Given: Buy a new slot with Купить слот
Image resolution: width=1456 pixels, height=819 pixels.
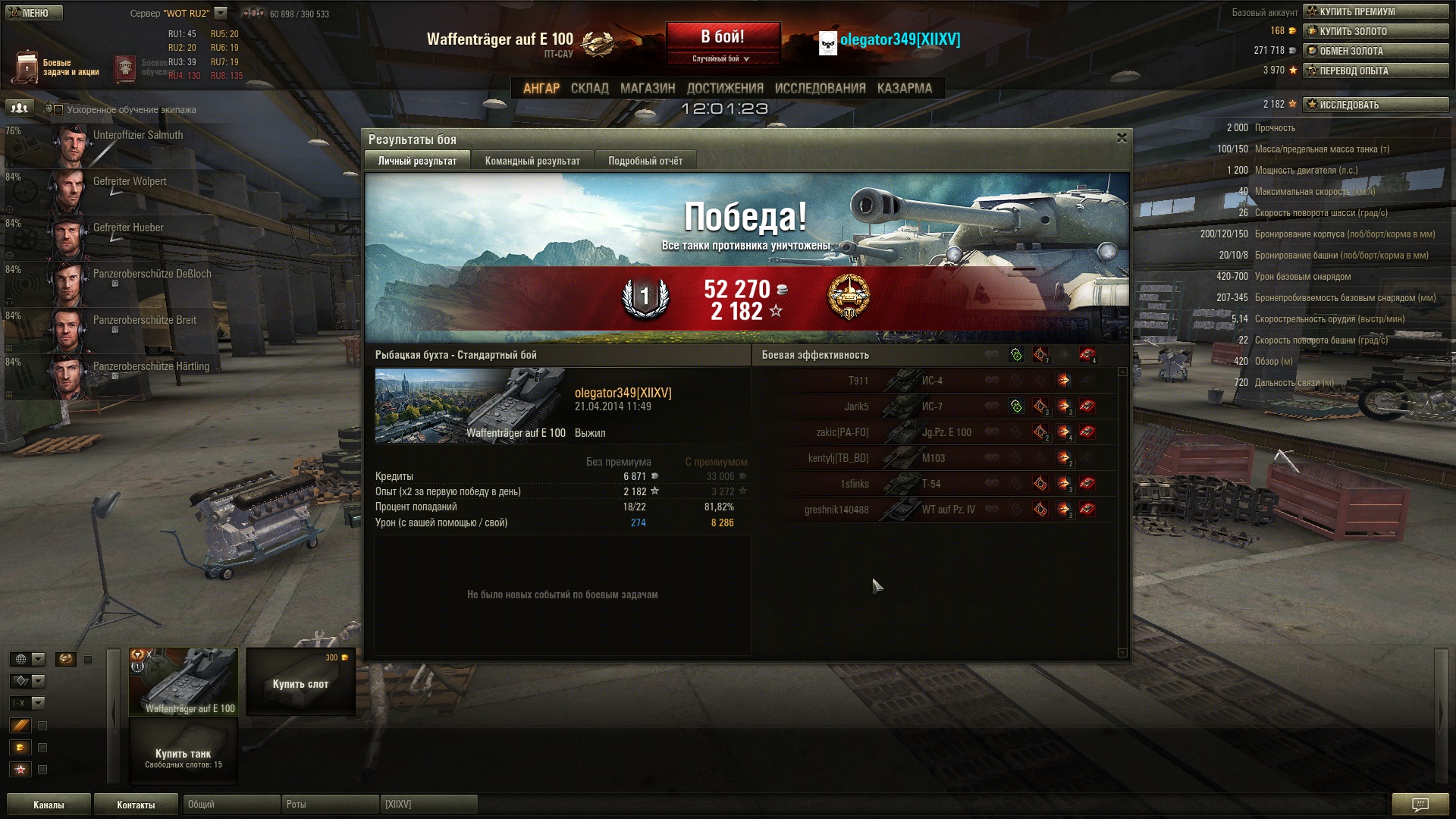Looking at the screenshot, I should (300, 682).
